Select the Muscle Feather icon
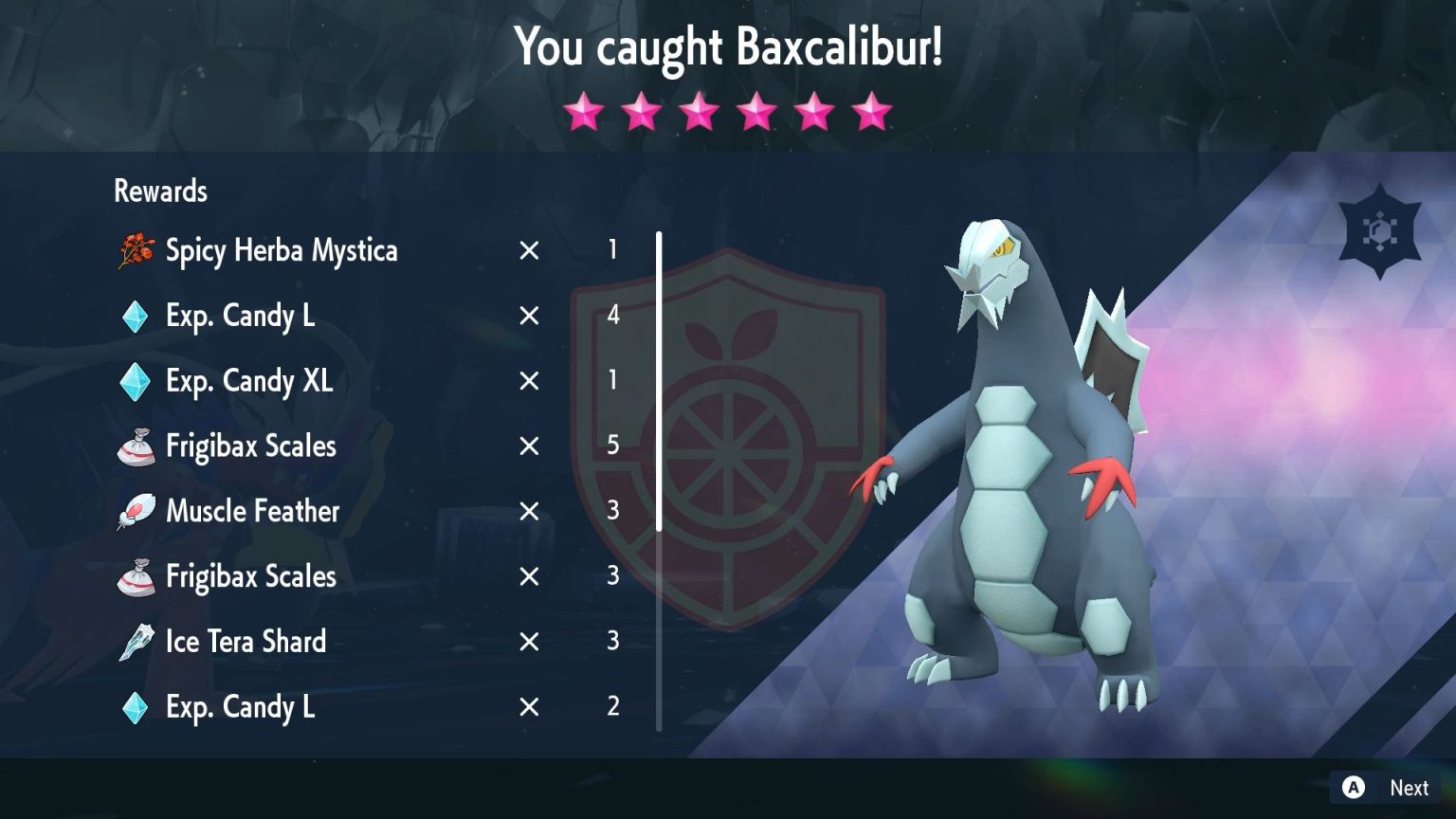 pyautogui.click(x=135, y=511)
